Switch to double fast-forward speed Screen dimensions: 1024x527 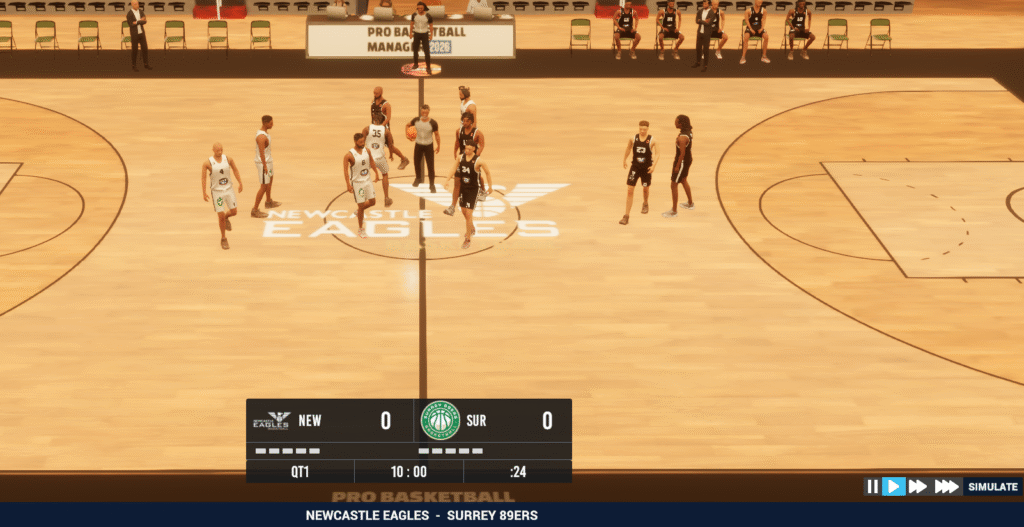pyautogui.click(x=918, y=487)
